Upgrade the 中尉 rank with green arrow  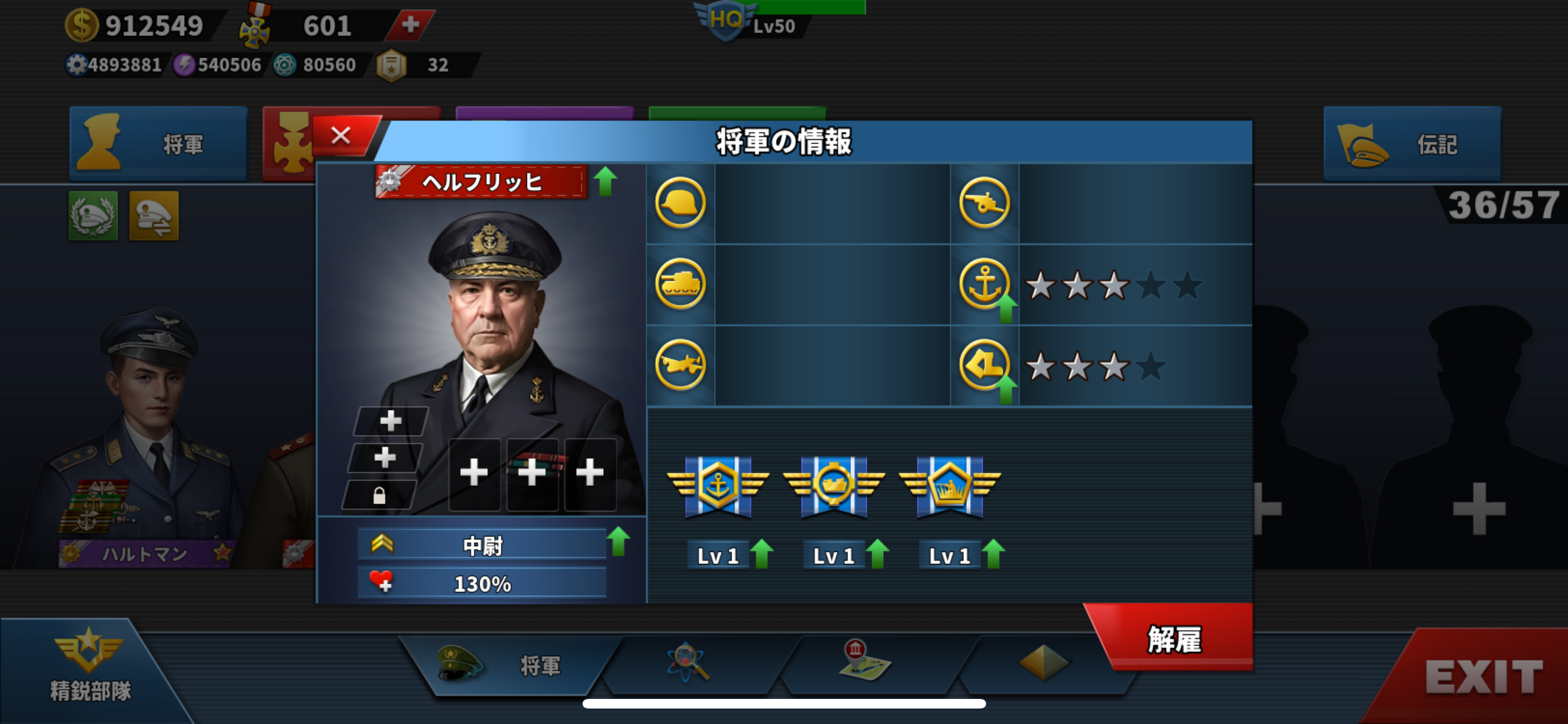619,541
